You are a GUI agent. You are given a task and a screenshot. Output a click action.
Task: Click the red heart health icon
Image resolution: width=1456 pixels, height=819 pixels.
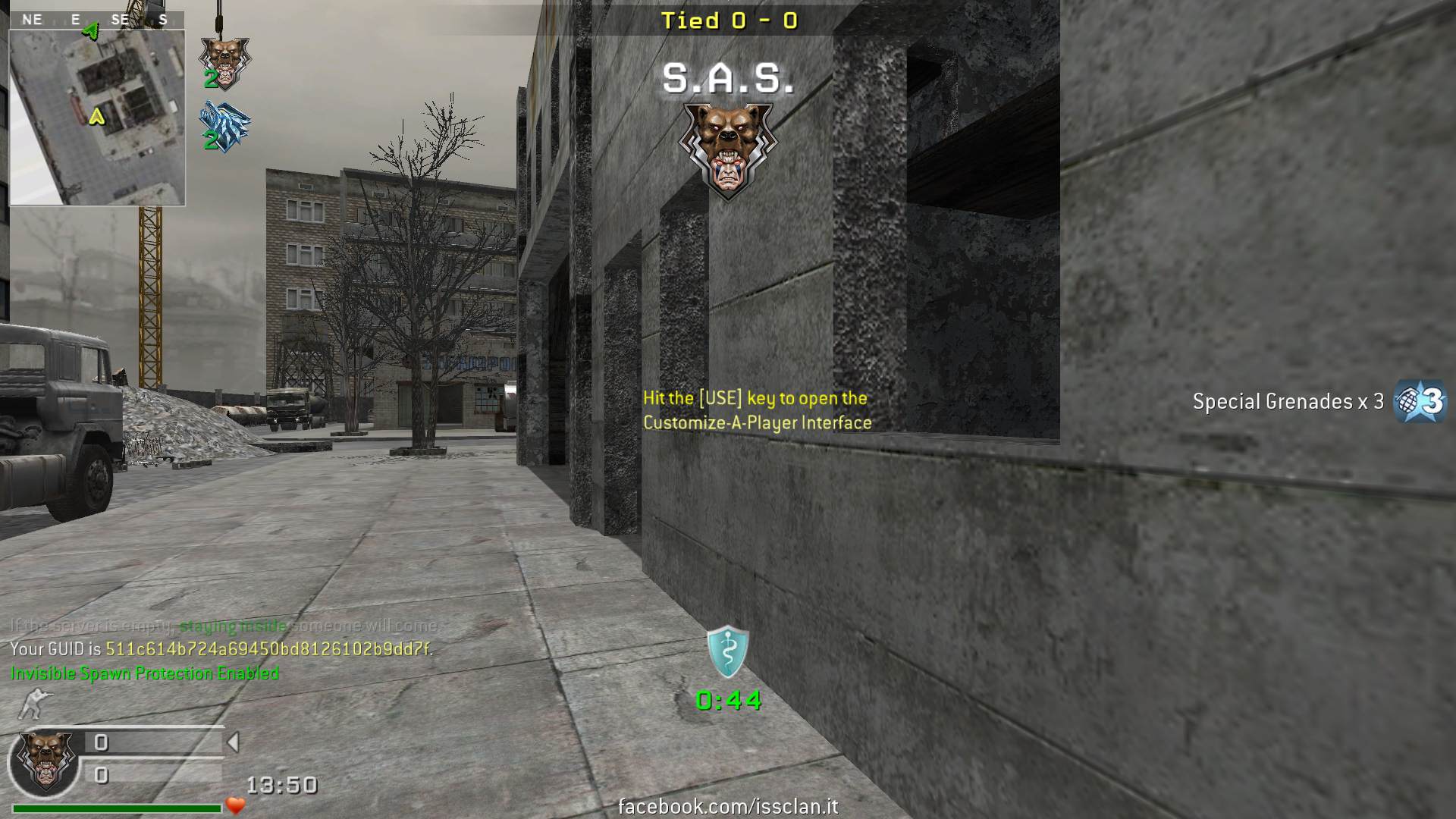click(236, 805)
